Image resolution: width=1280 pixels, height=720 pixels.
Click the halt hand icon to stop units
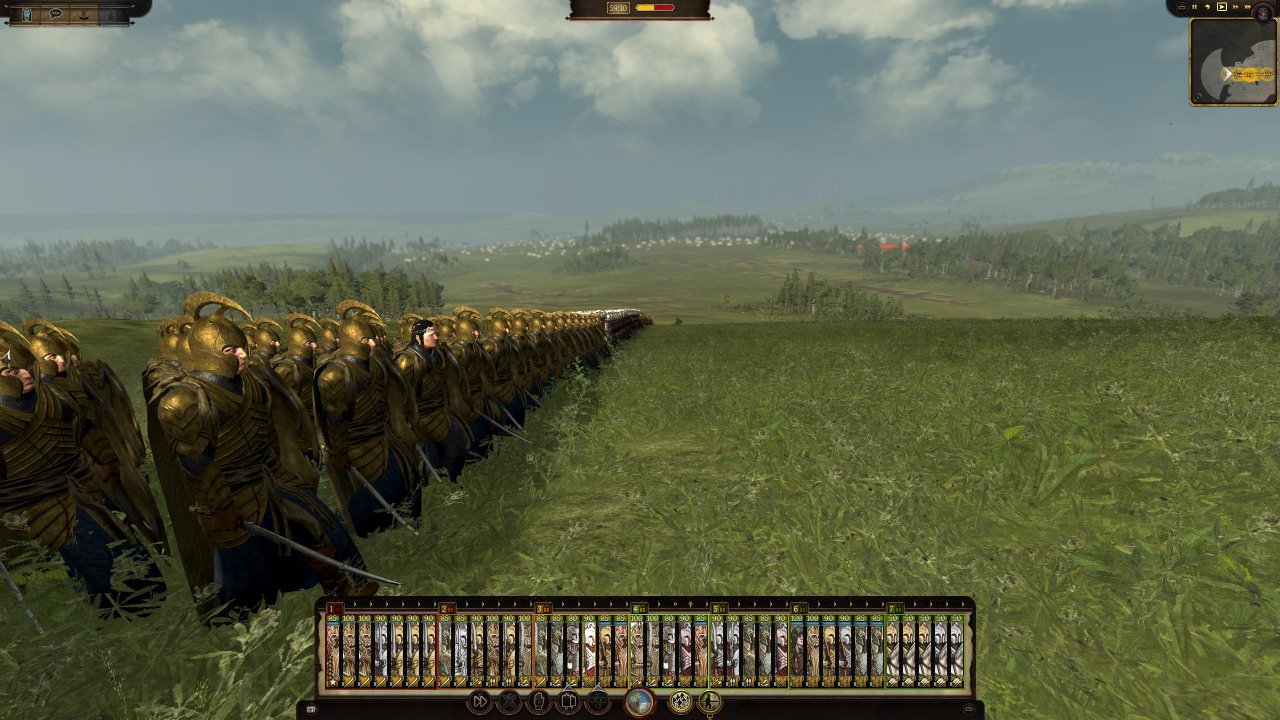coord(539,701)
